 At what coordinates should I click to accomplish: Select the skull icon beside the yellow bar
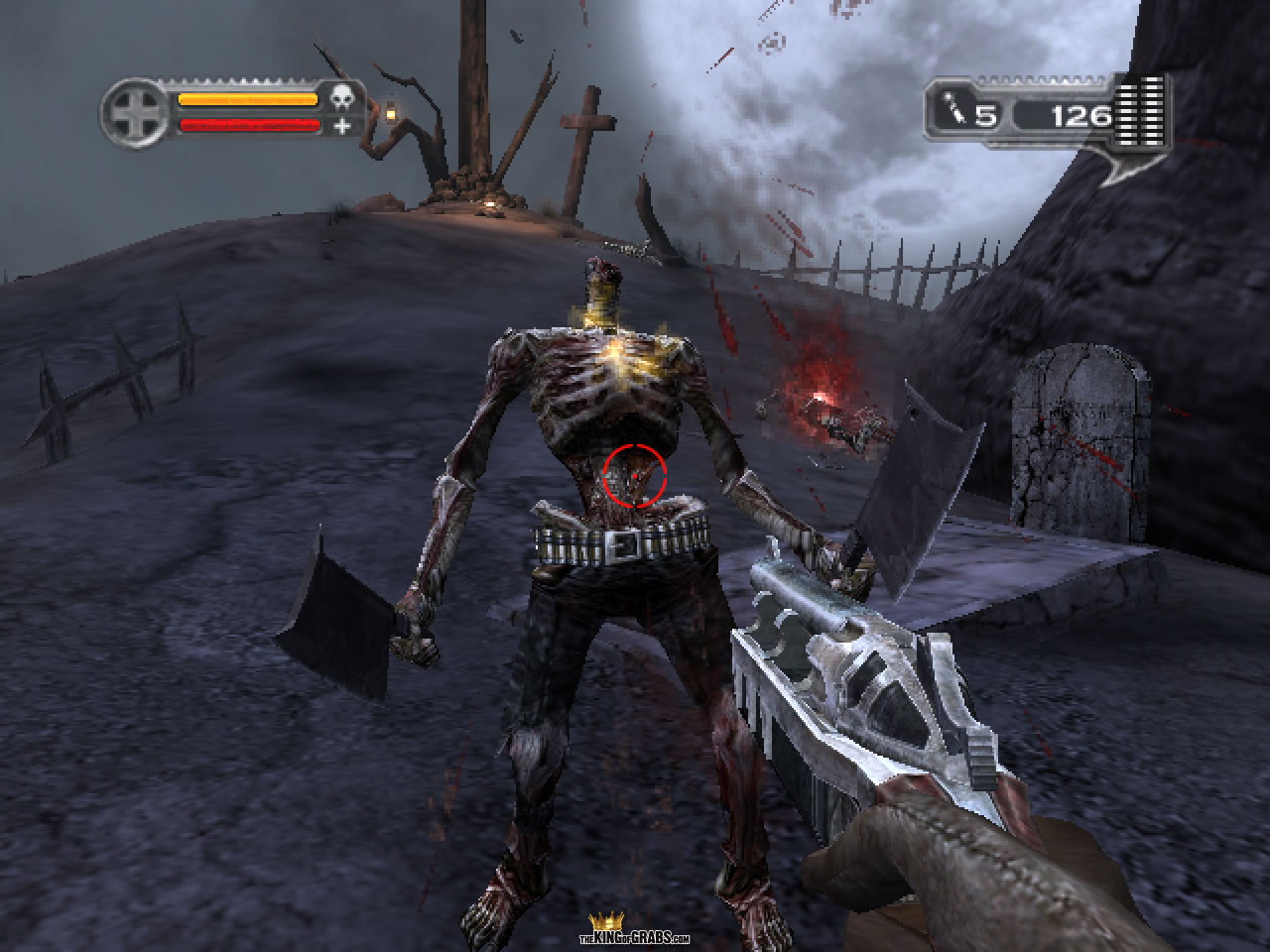(342, 99)
